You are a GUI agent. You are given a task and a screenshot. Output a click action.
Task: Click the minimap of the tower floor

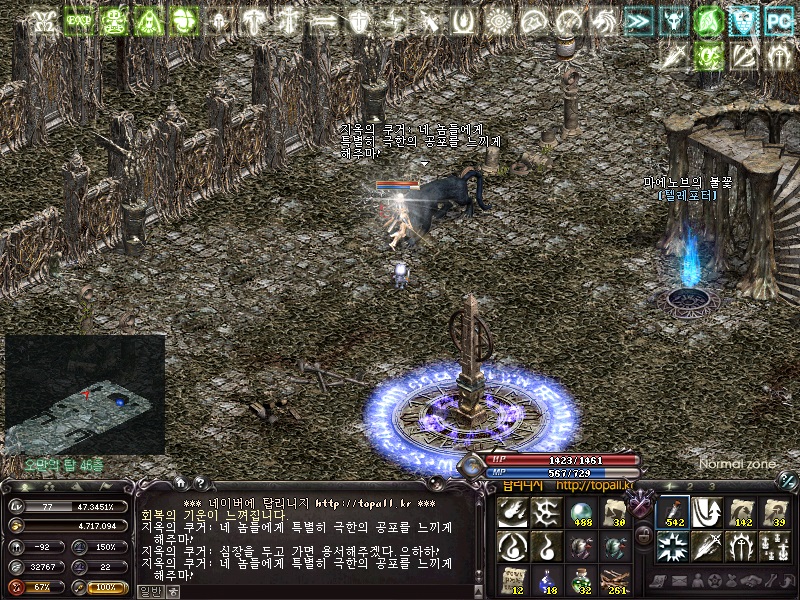85,393
